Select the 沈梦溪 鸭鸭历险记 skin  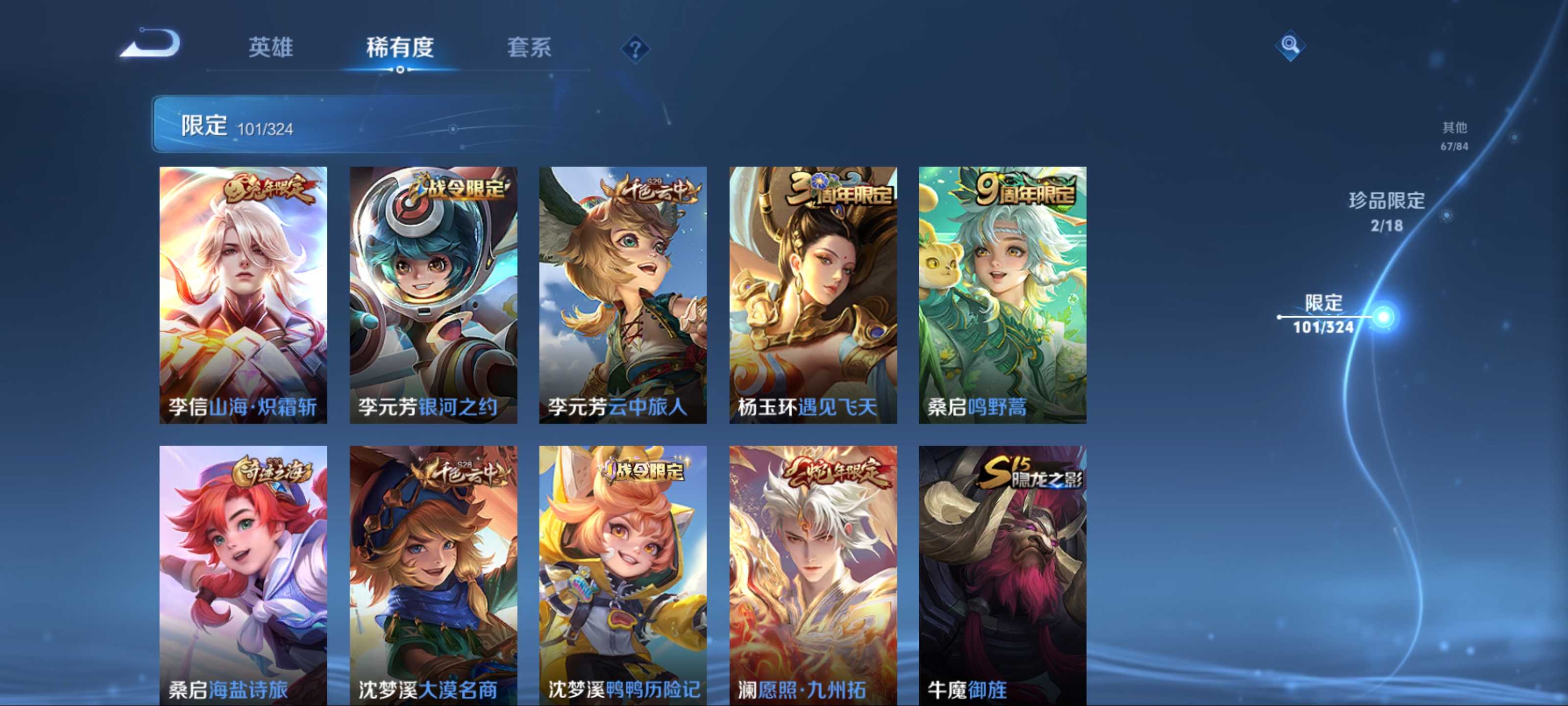pyautogui.click(x=623, y=575)
